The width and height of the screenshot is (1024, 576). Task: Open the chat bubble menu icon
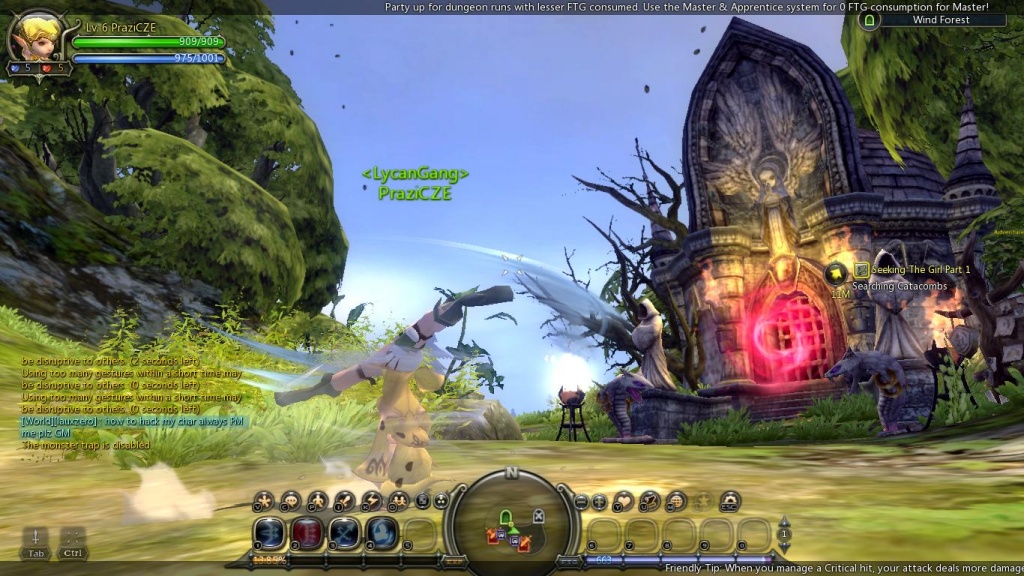click(x=291, y=501)
